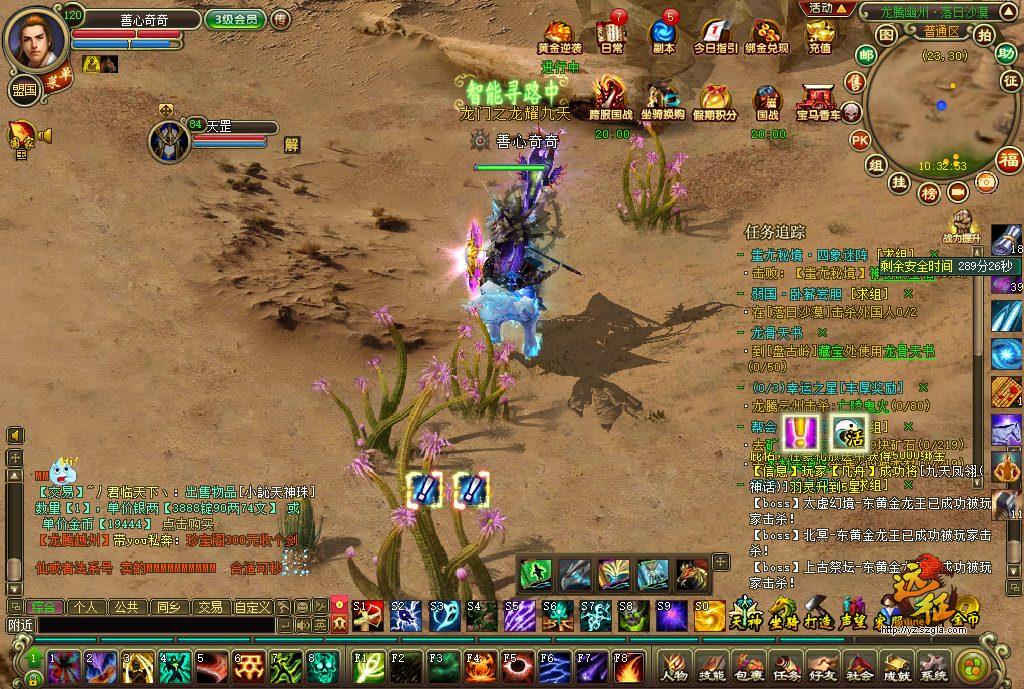Open the 坐骑 mount menu
This screenshot has width=1024, height=689.
tap(782, 611)
